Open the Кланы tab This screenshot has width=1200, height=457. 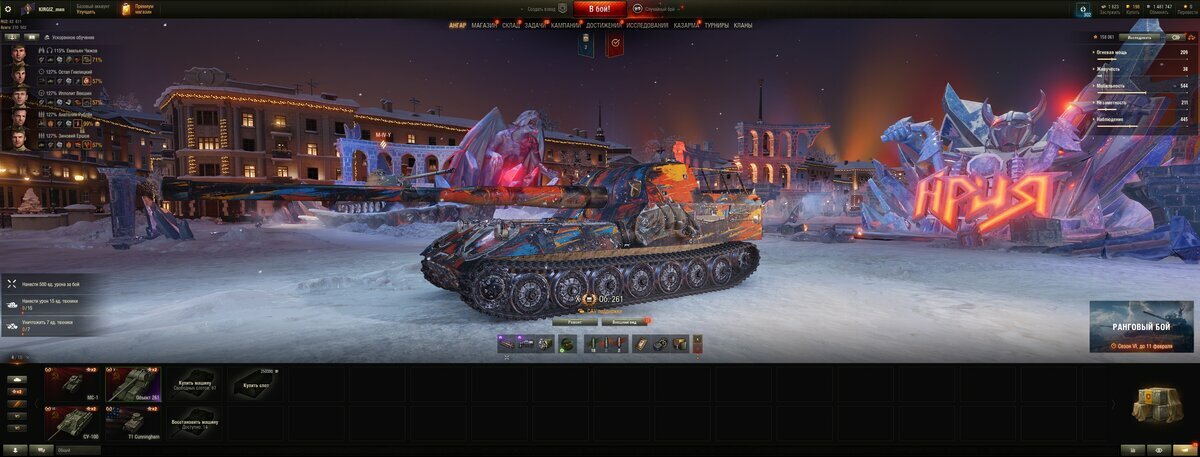click(x=743, y=25)
